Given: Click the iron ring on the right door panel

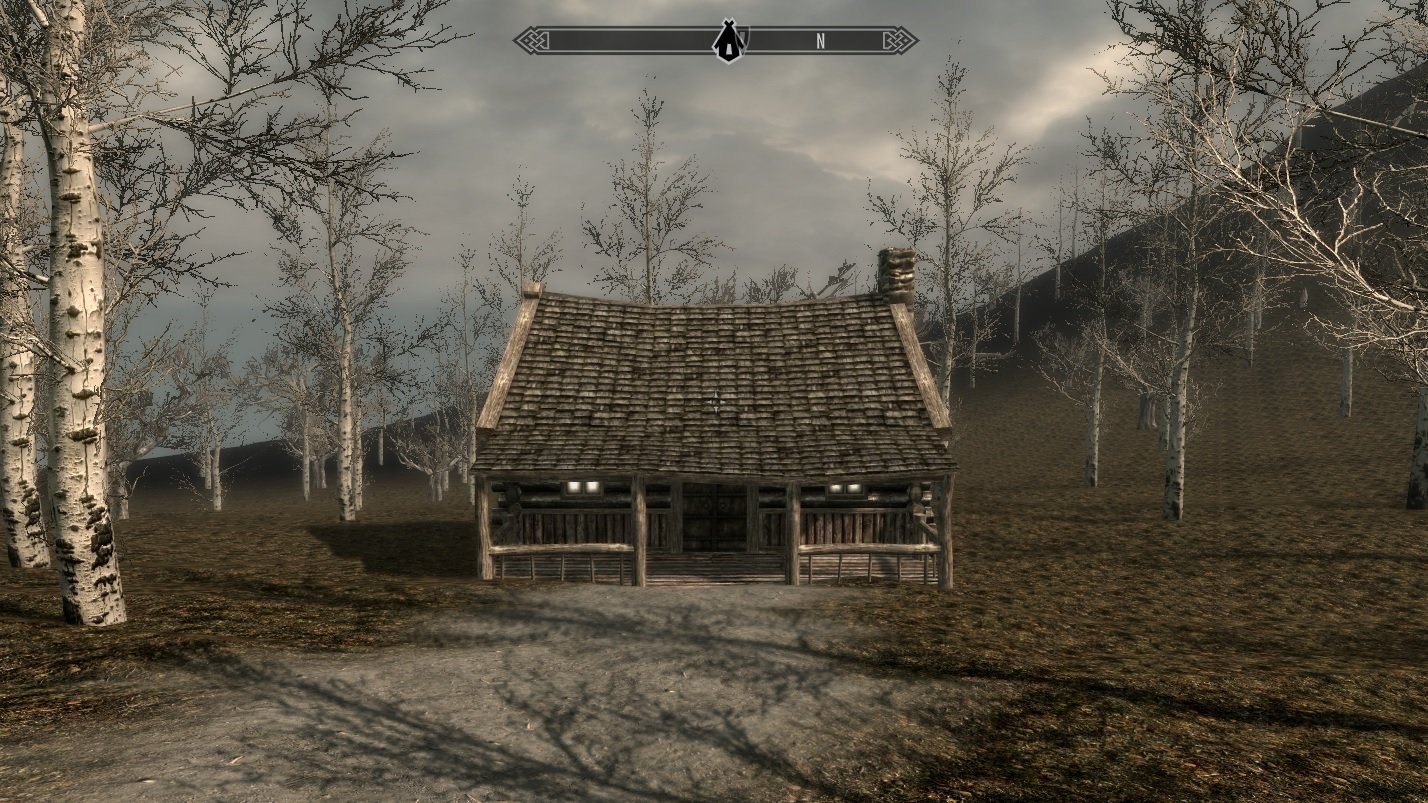Looking at the screenshot, I should (722, 503).
